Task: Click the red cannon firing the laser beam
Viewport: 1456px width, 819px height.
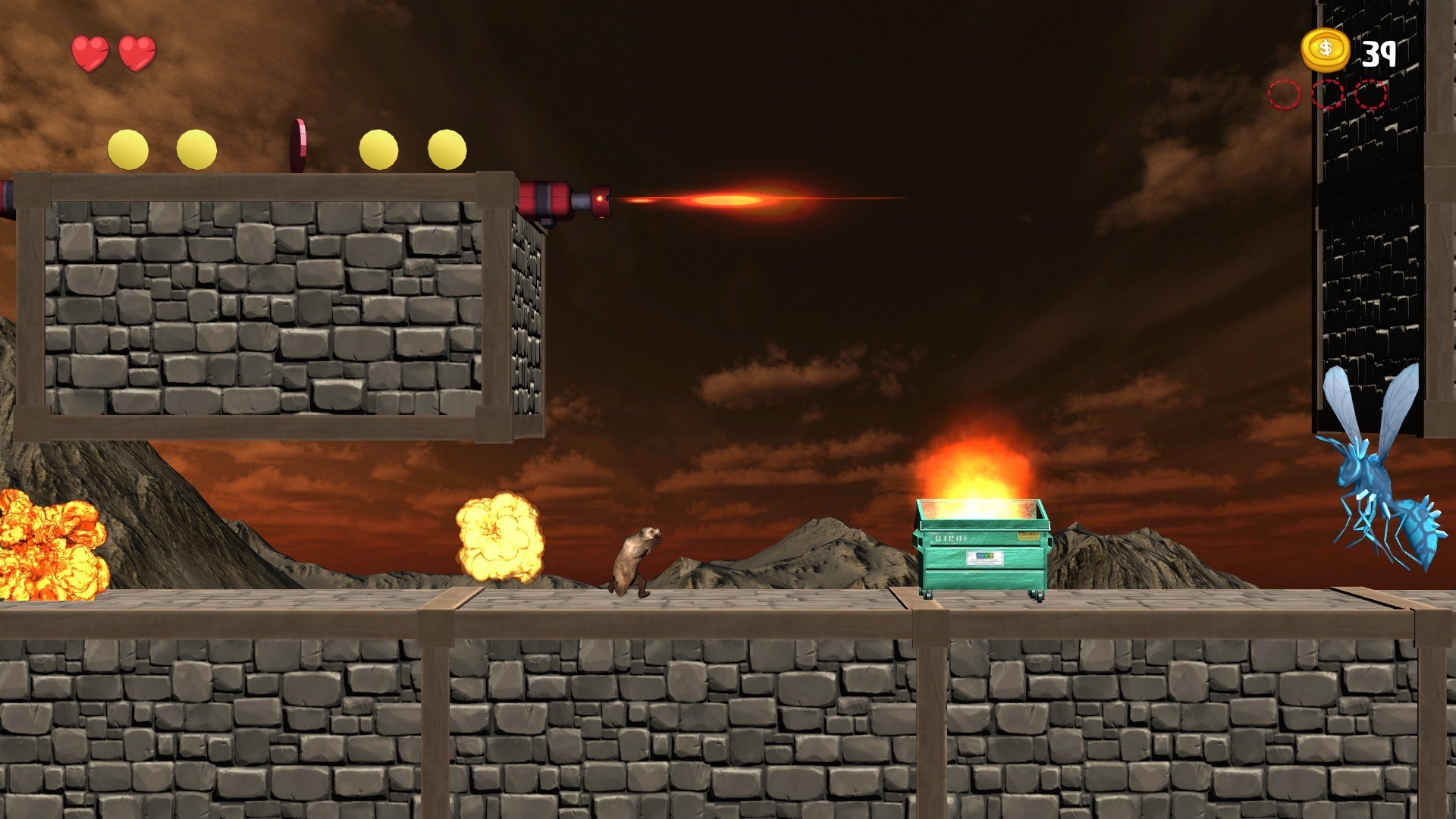Action: click(x=561, y=199)
